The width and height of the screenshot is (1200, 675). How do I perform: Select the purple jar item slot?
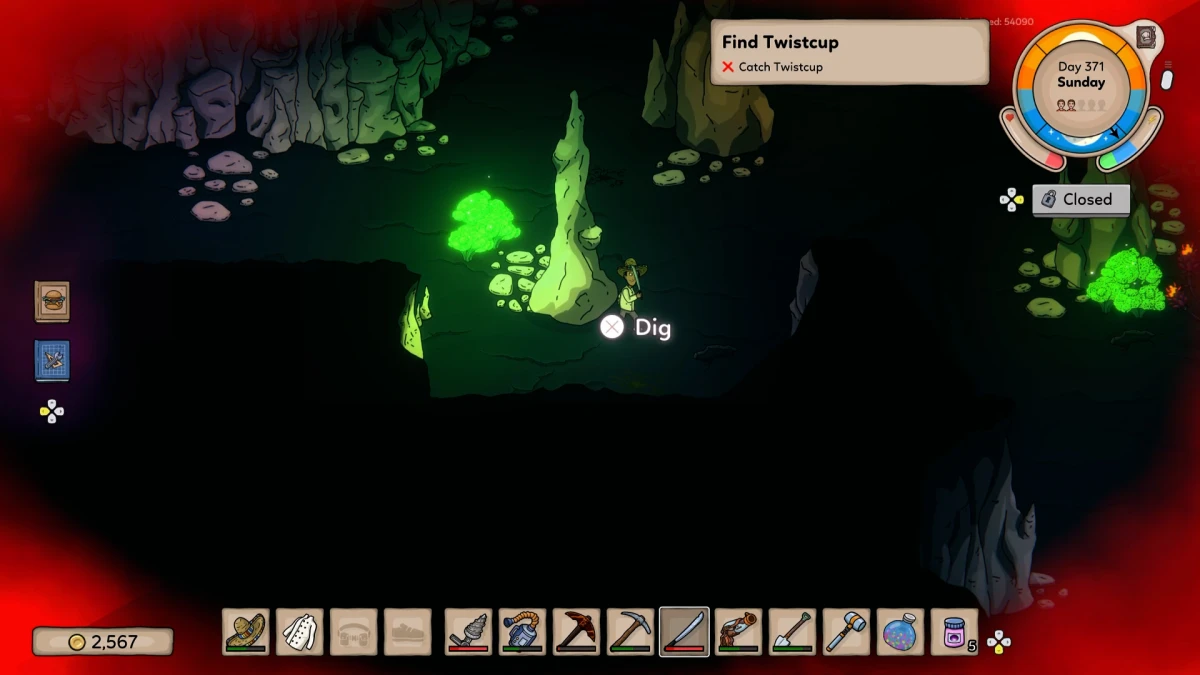955,632
